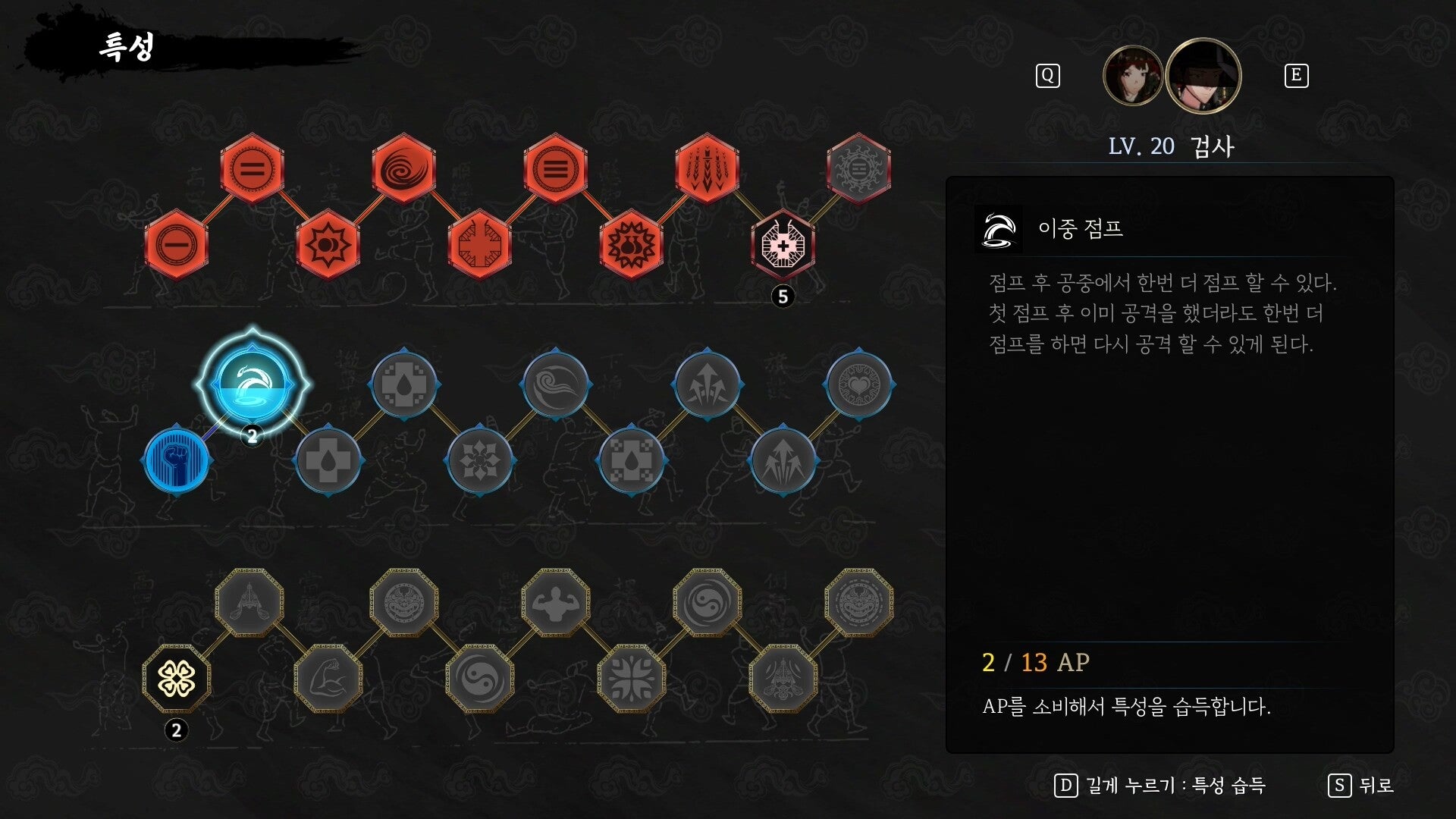This screenshot has width=1456, height=819.
Task: Select the white plus cross trait node
Action: (x=783, y=244)
